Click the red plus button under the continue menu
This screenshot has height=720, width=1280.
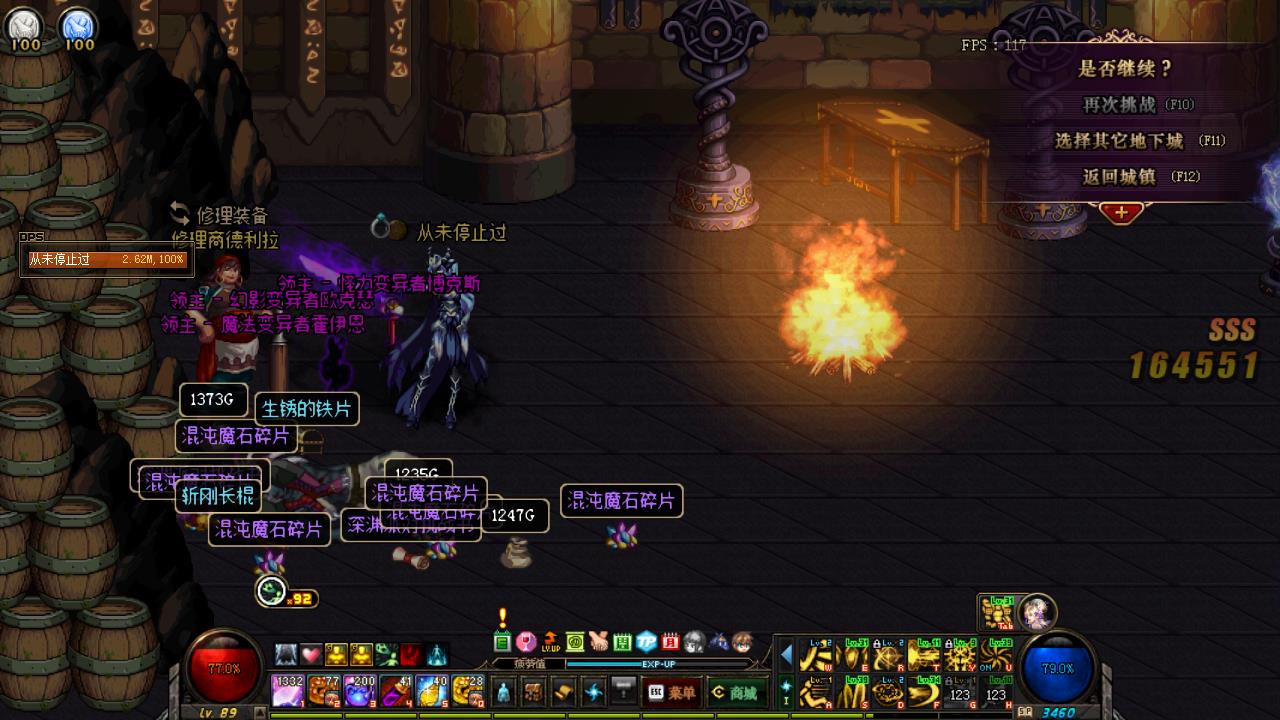[1121, 212]
